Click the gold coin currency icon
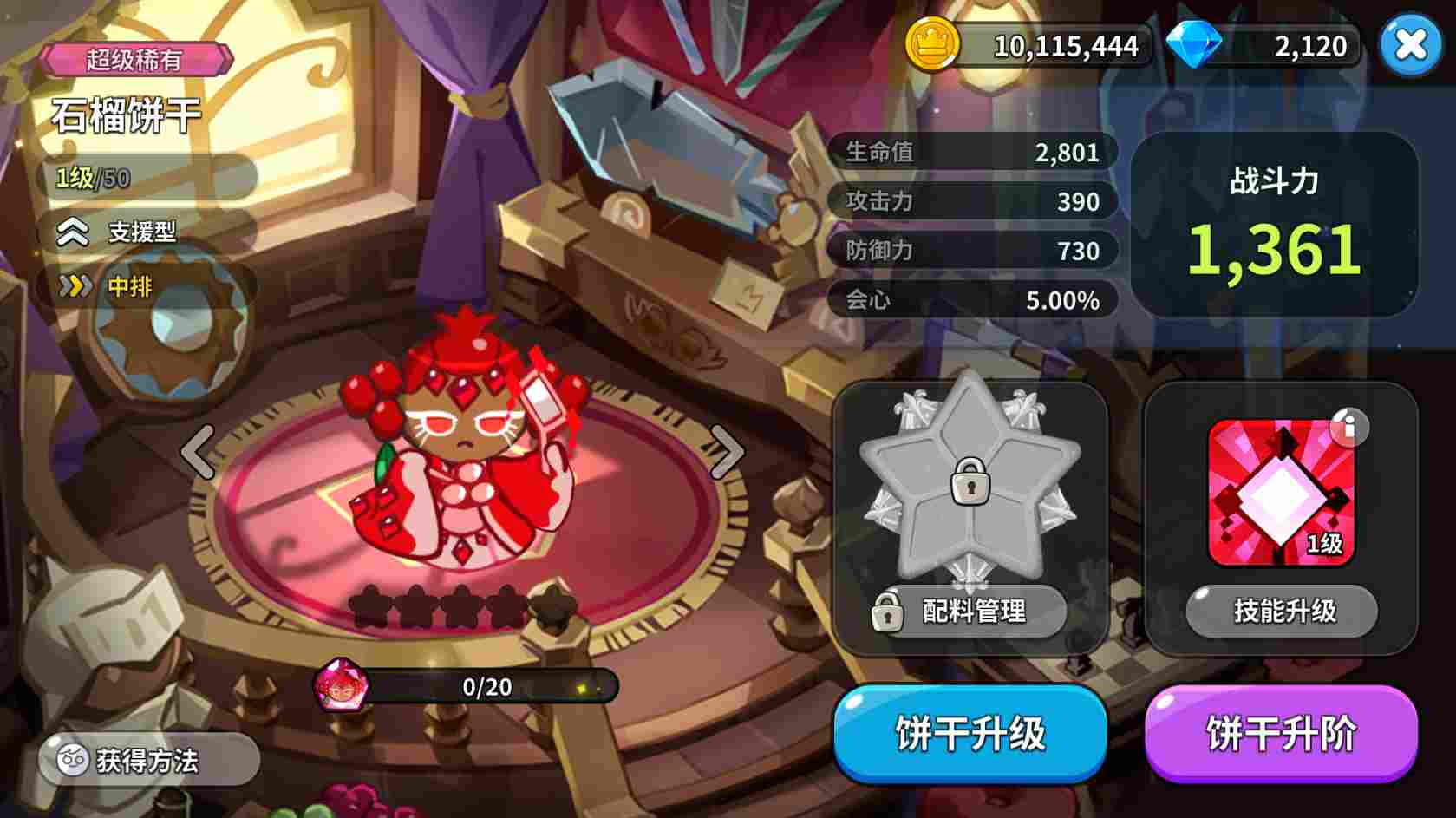The height and width of the screenshot is (818, 1456). 932,45
